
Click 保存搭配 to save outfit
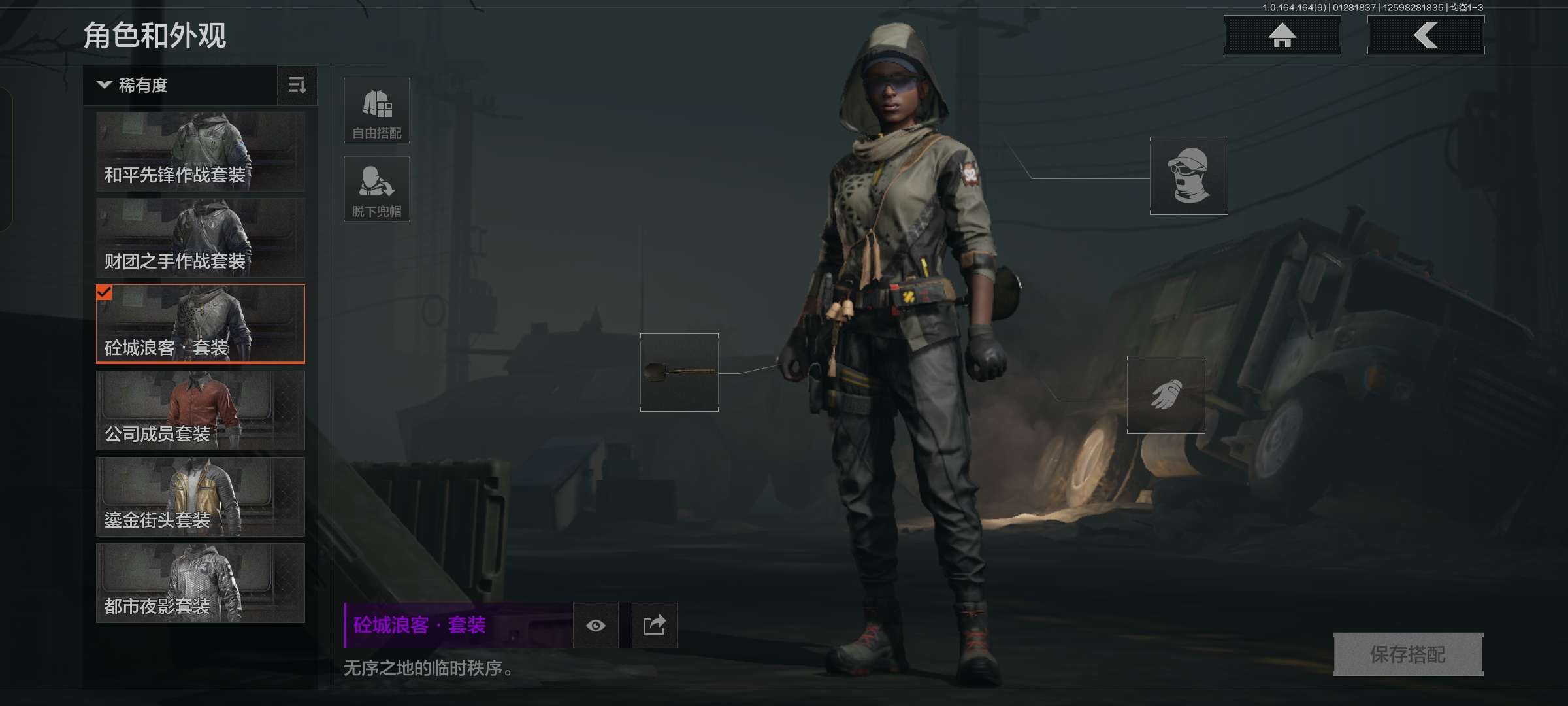[1407, 654]
